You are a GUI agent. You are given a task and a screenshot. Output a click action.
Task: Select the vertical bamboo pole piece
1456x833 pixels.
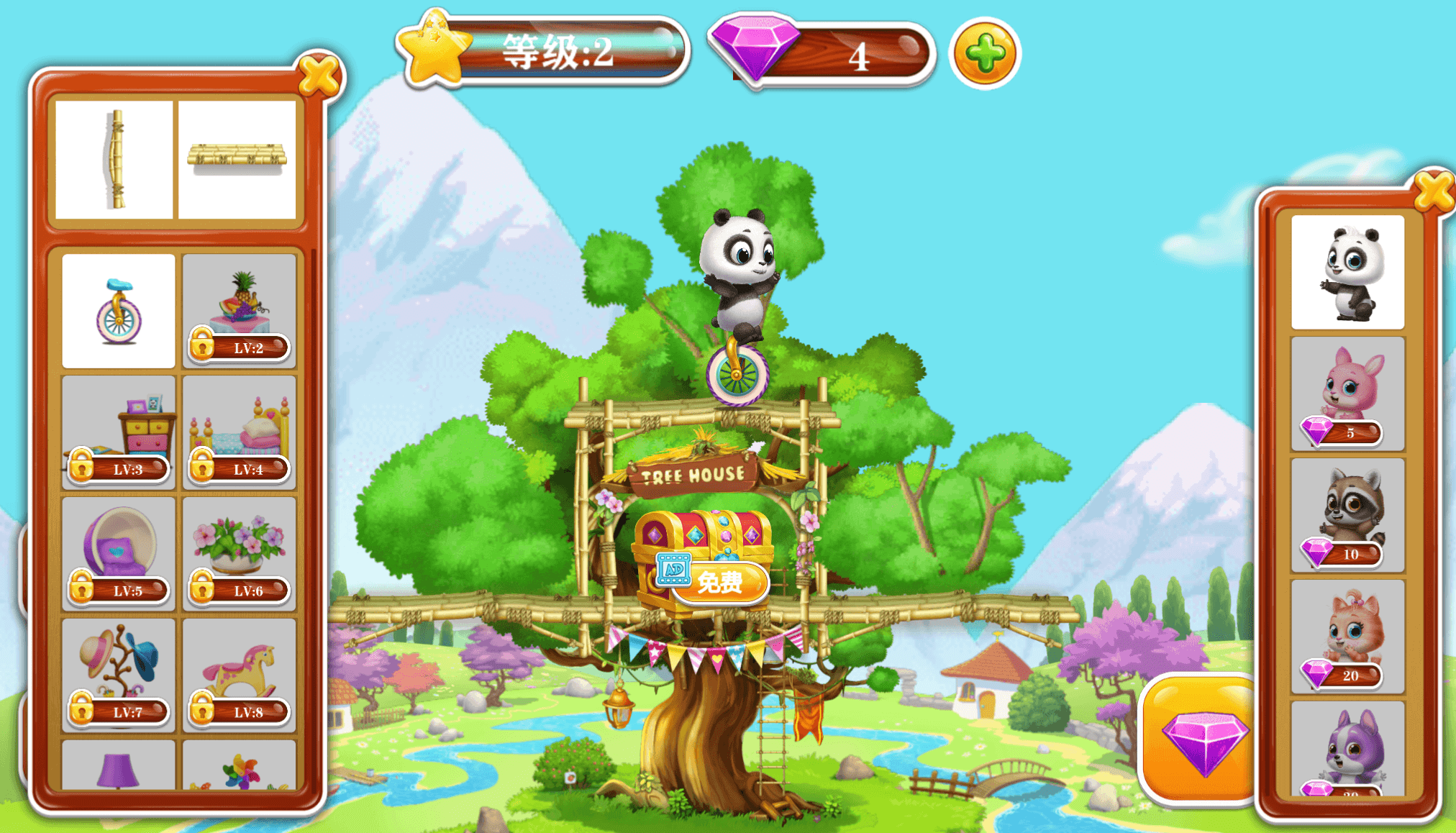[x=115, y=159]
